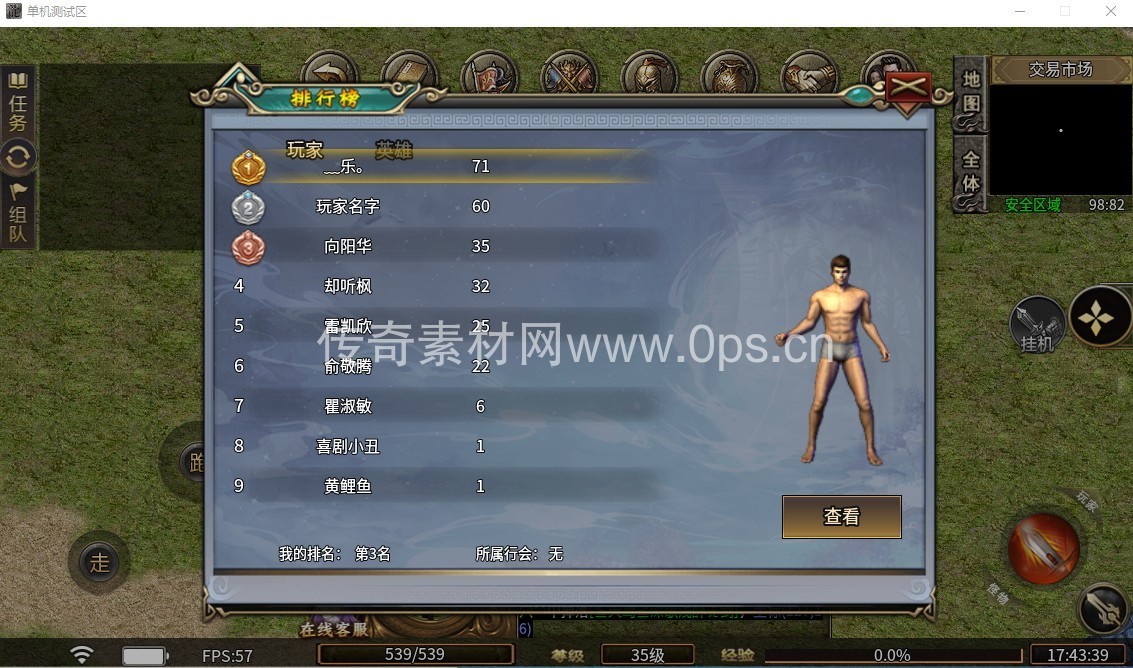
Task: Switch to the 英雄 ranking tab
Action: click(x=394, y=151)
